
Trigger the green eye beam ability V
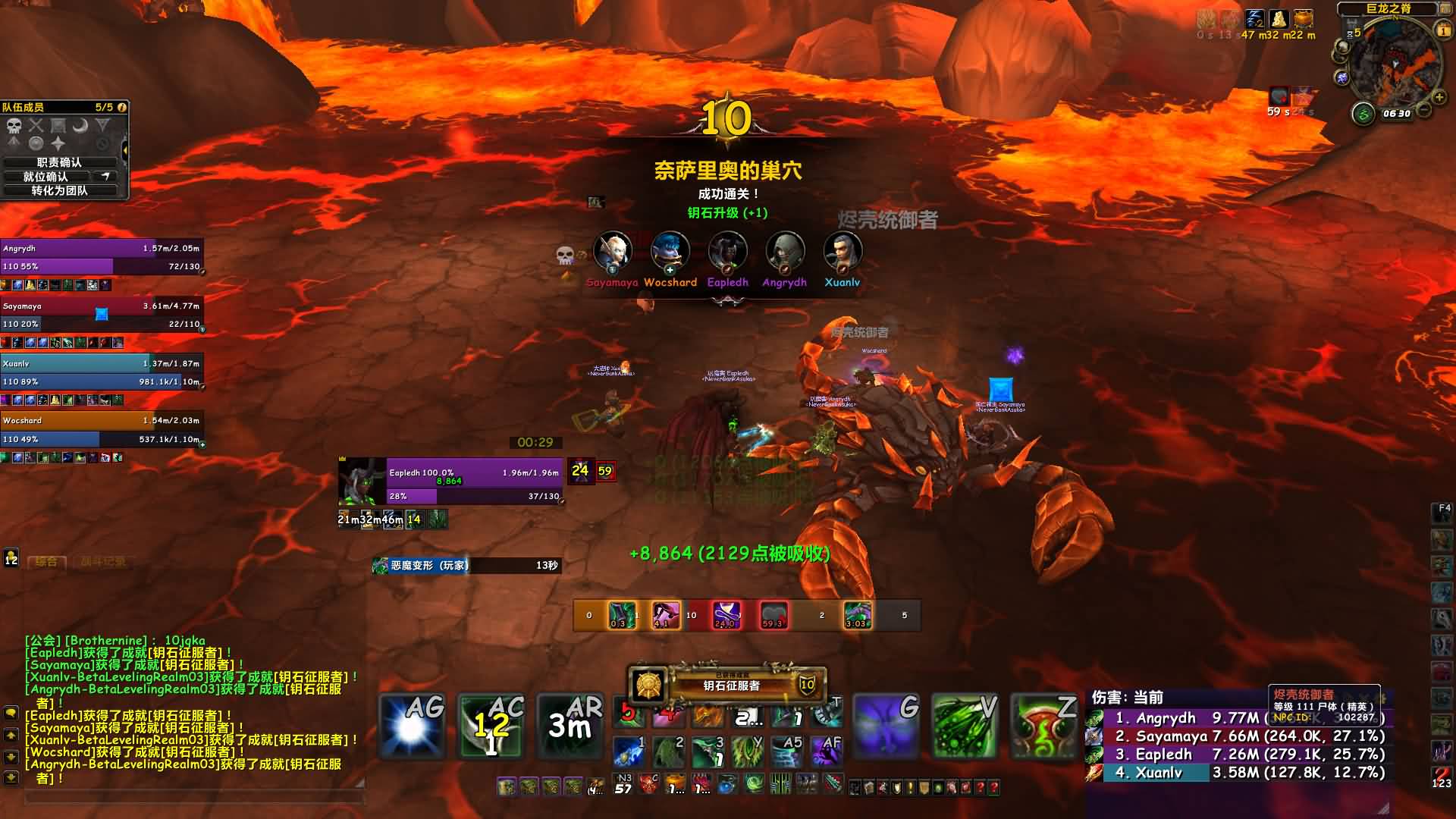[965, 726]
